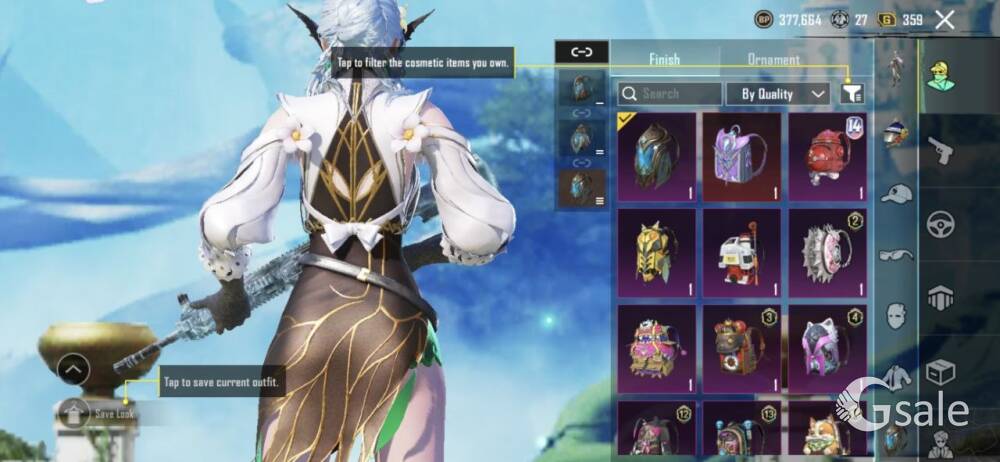1000x462 pixels.
Task: Close the inventory screen with the X
Action: click(945, 19)
